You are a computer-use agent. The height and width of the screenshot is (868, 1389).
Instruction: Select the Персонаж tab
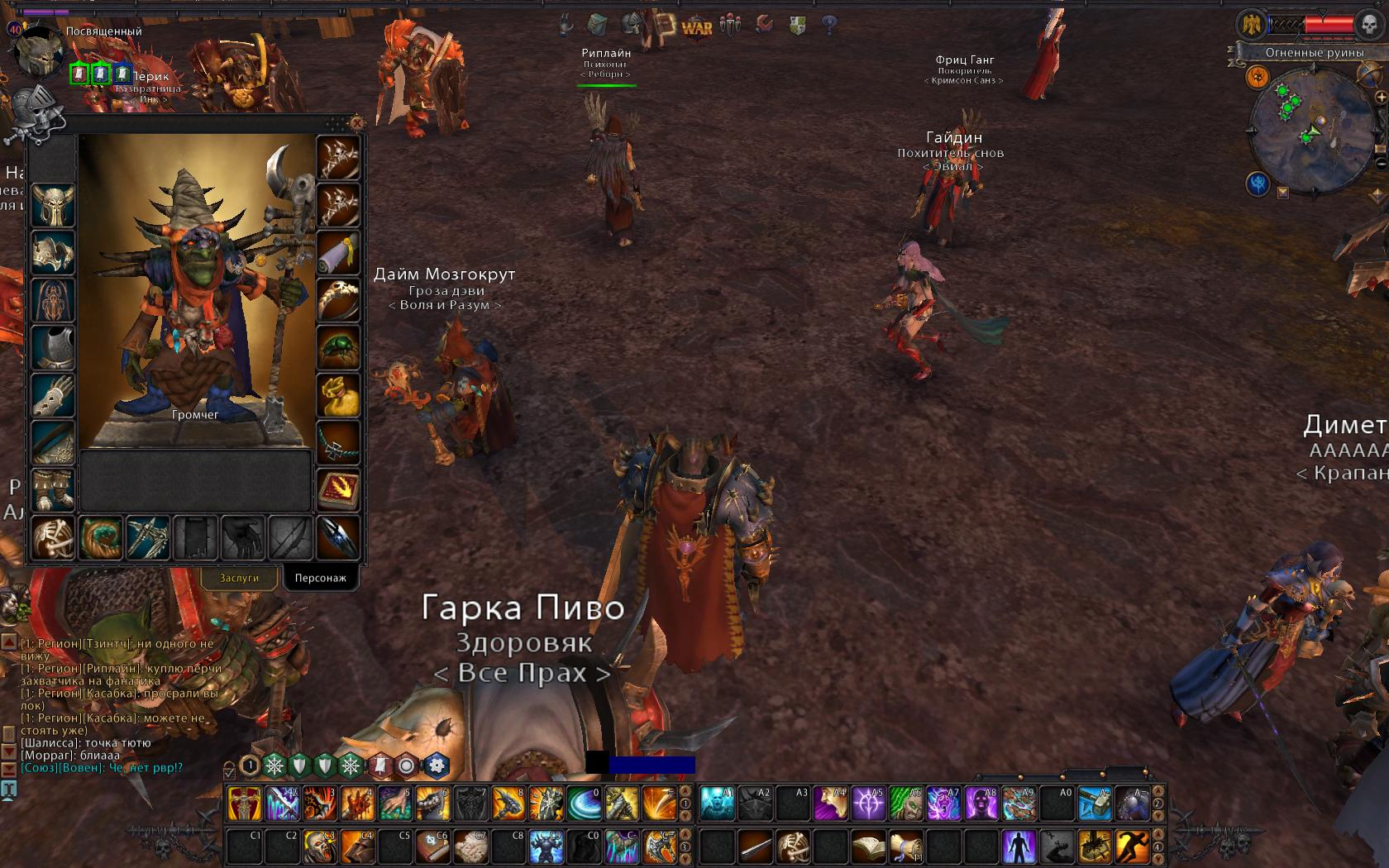click(x=321, y=578)
